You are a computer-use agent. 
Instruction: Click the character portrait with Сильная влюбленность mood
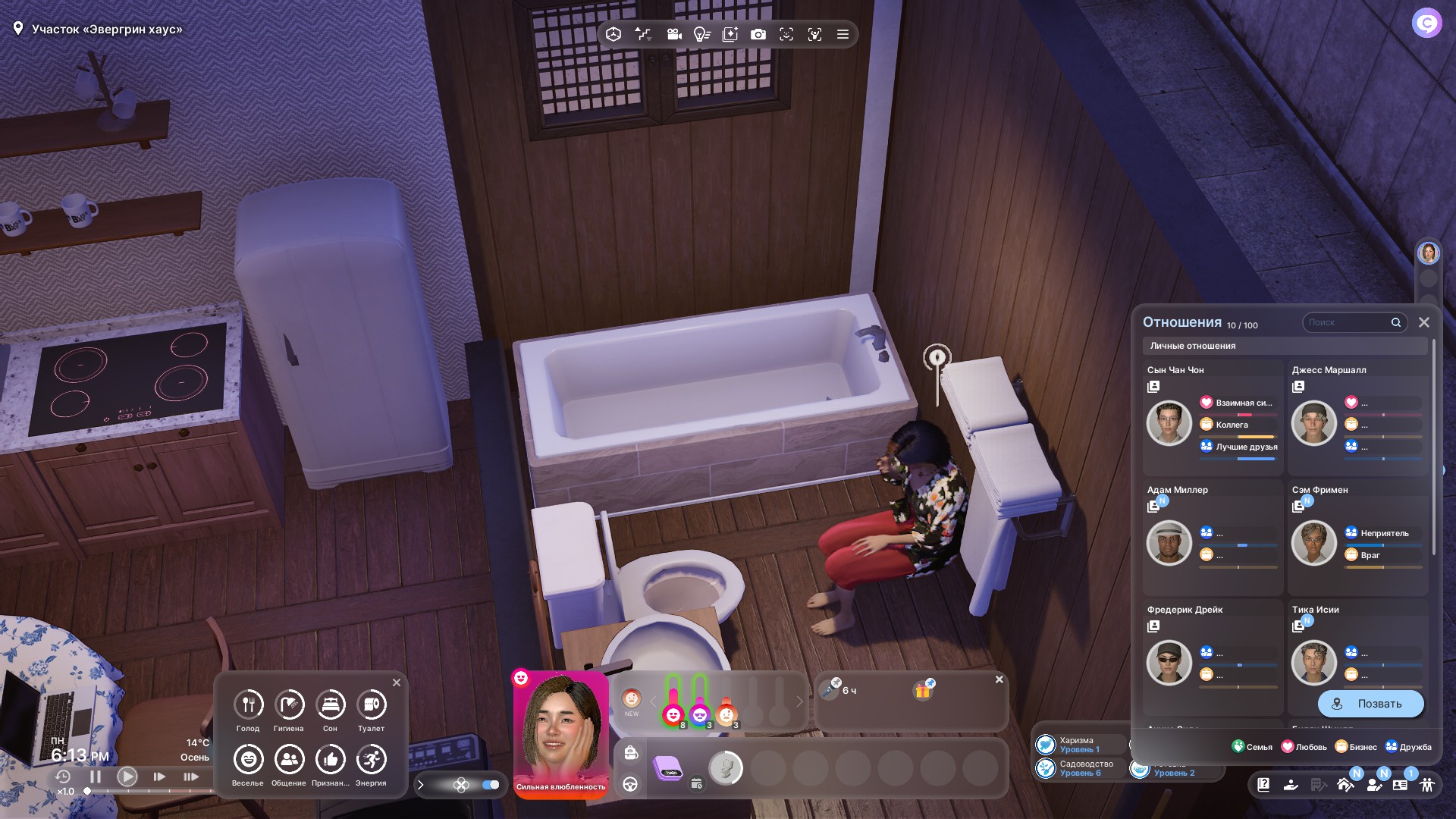(560, 728)
